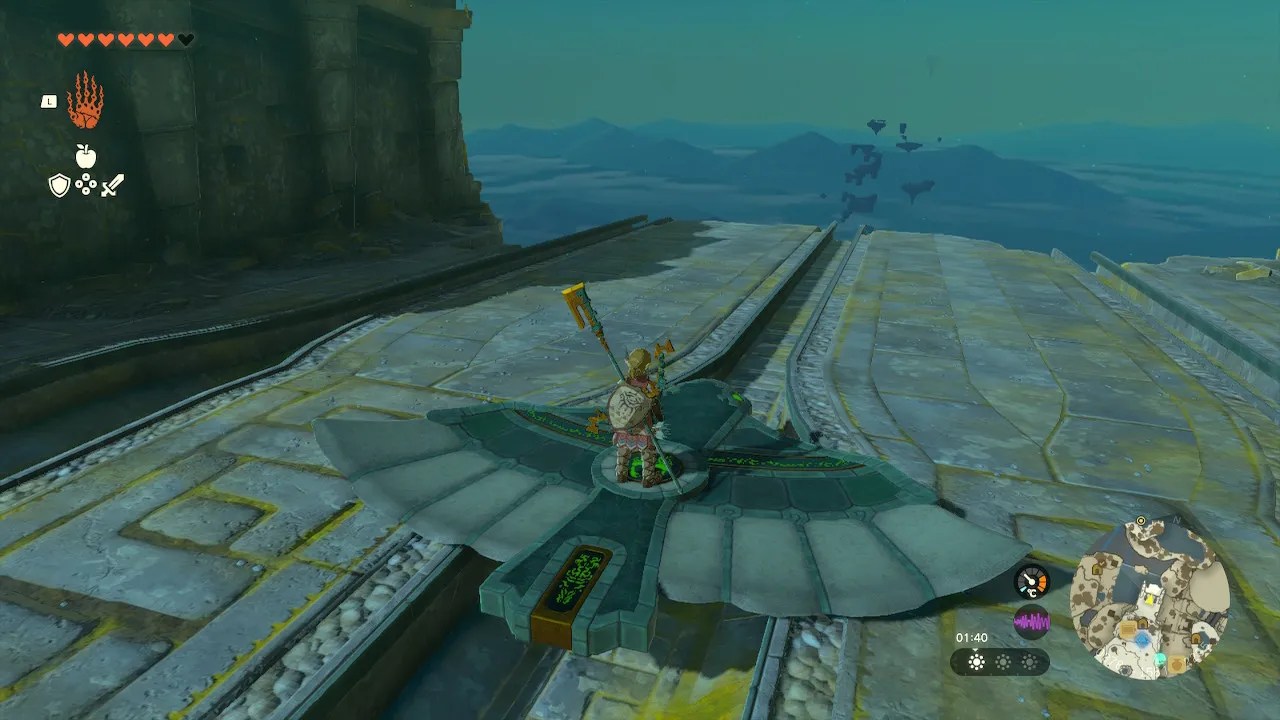Click the red heart at the row's start
1280x720 pixels.
pyautogui.click(x=66, y=37)
